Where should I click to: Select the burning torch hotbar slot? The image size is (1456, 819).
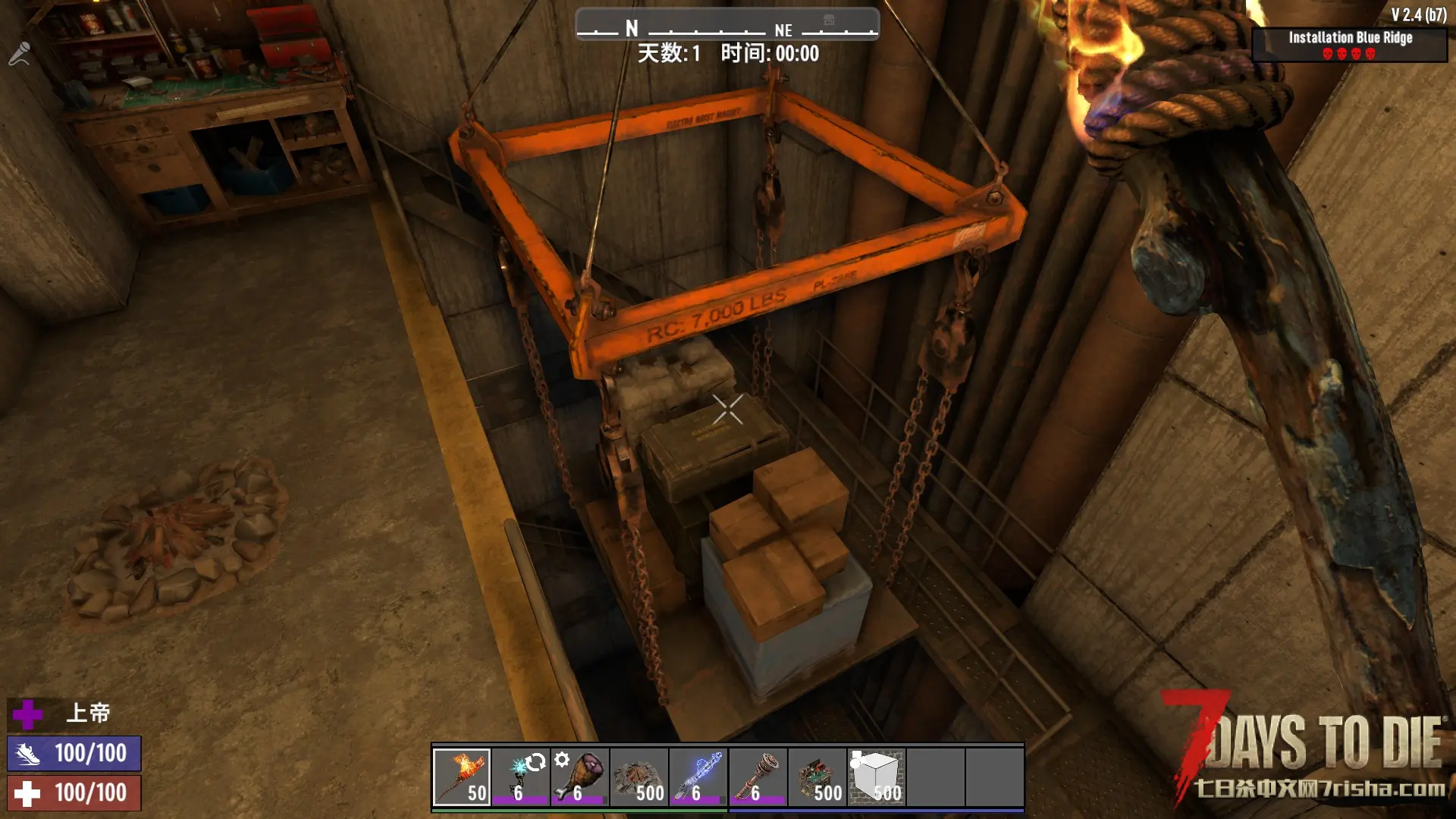462,777
